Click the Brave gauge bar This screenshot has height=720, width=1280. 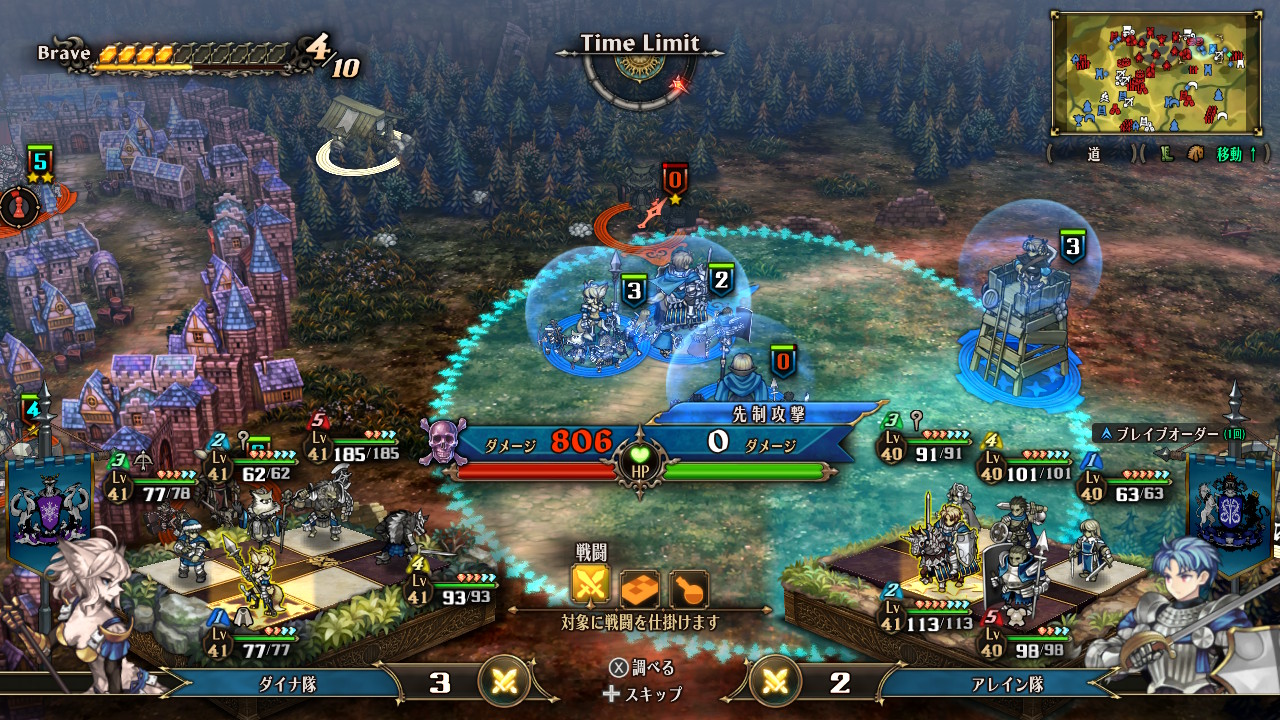[x=195, y=56]
